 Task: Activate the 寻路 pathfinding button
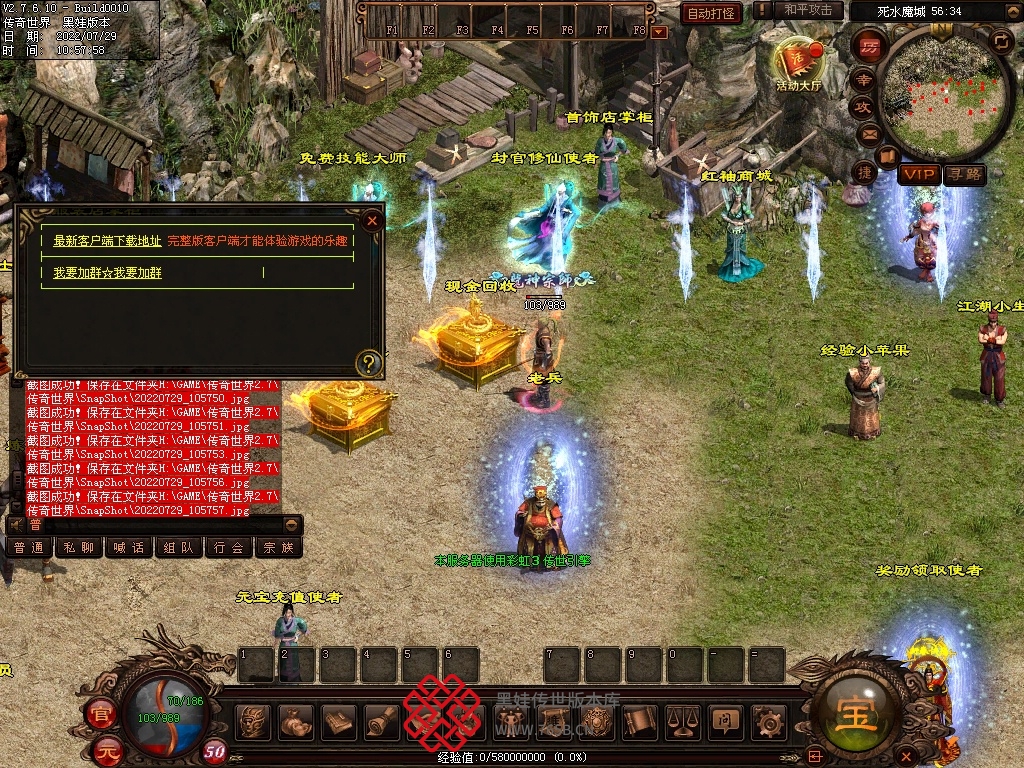pos(965,175)
